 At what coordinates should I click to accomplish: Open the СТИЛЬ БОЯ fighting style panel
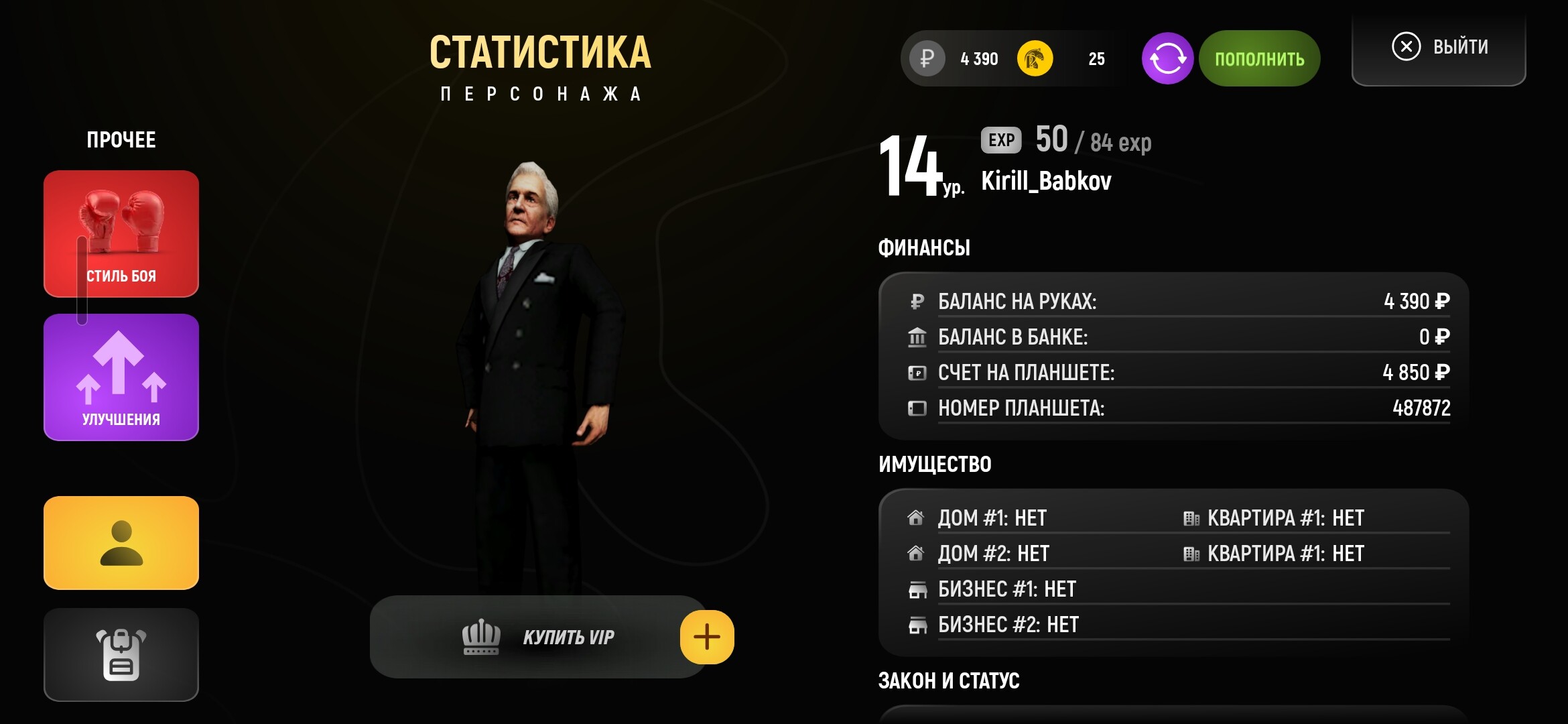pos(121,233)
